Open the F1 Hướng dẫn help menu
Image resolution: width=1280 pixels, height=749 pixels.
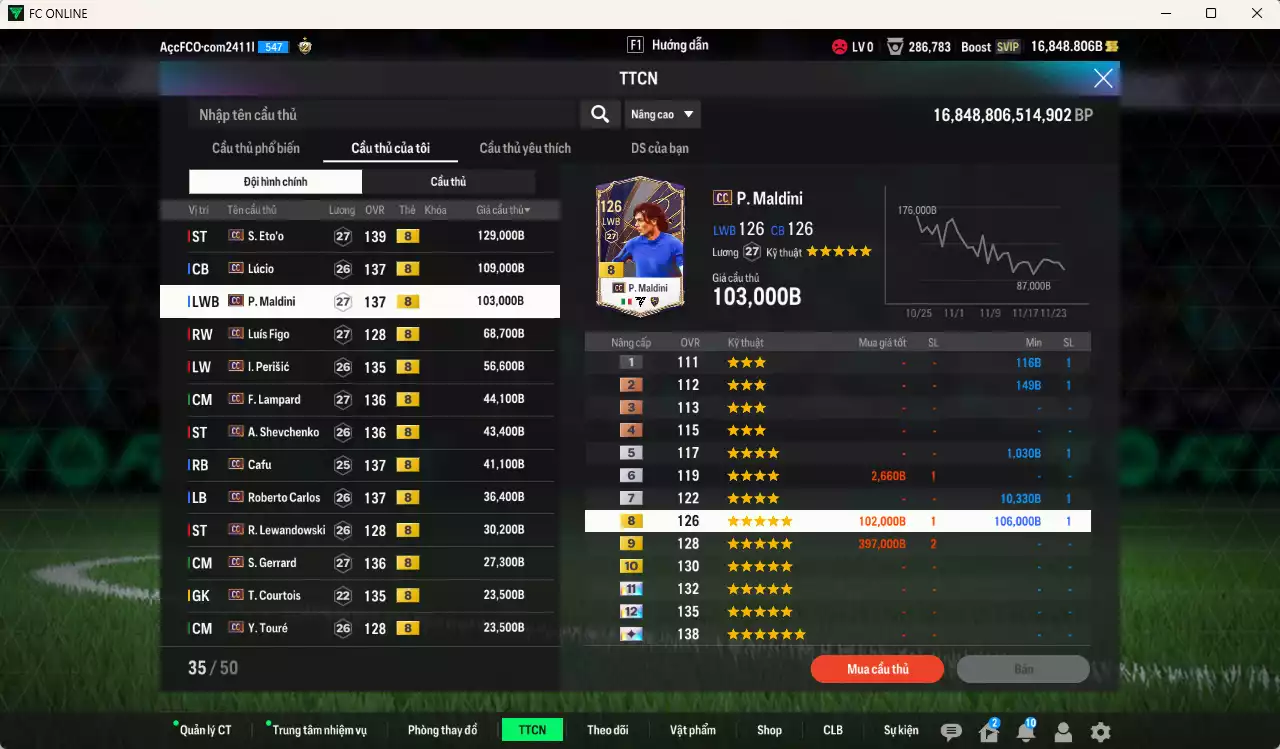[x=667, y=44]
